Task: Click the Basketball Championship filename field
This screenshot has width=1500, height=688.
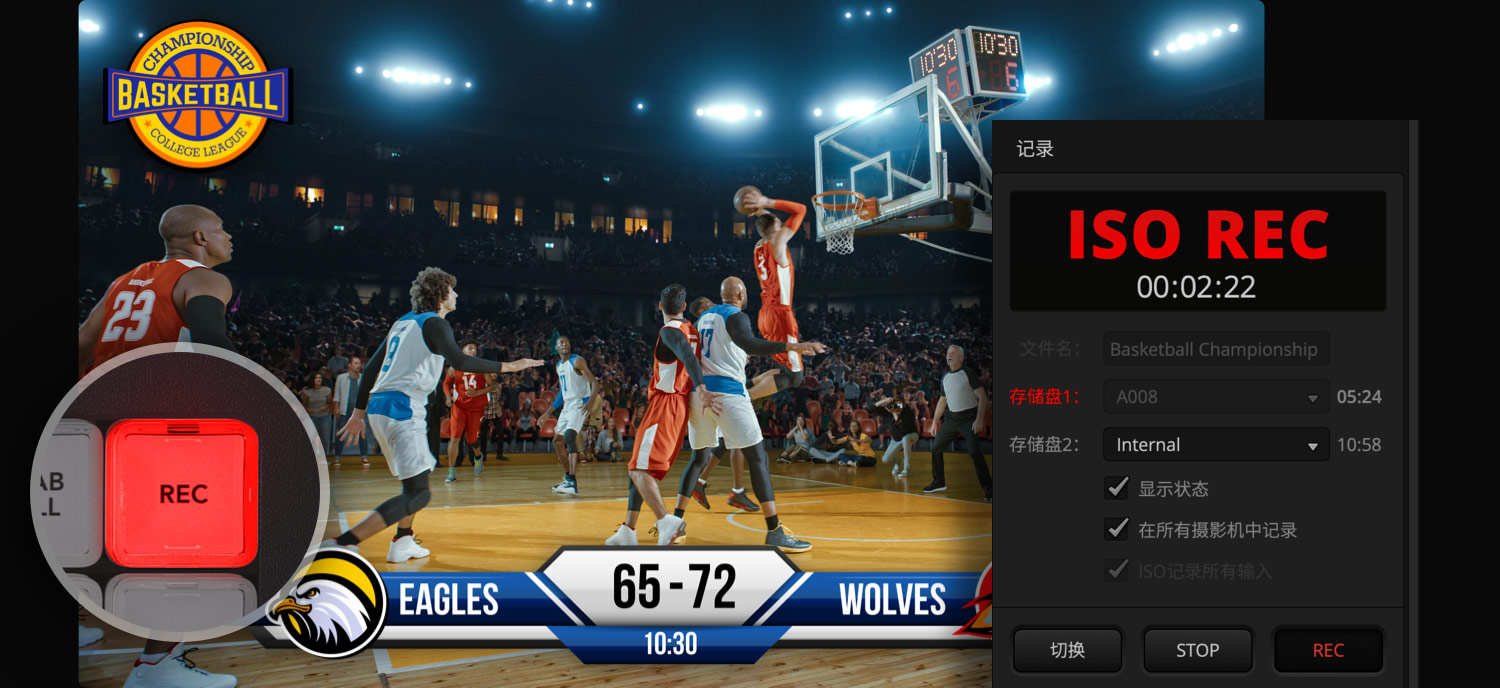Action: tap(1215, 349)
